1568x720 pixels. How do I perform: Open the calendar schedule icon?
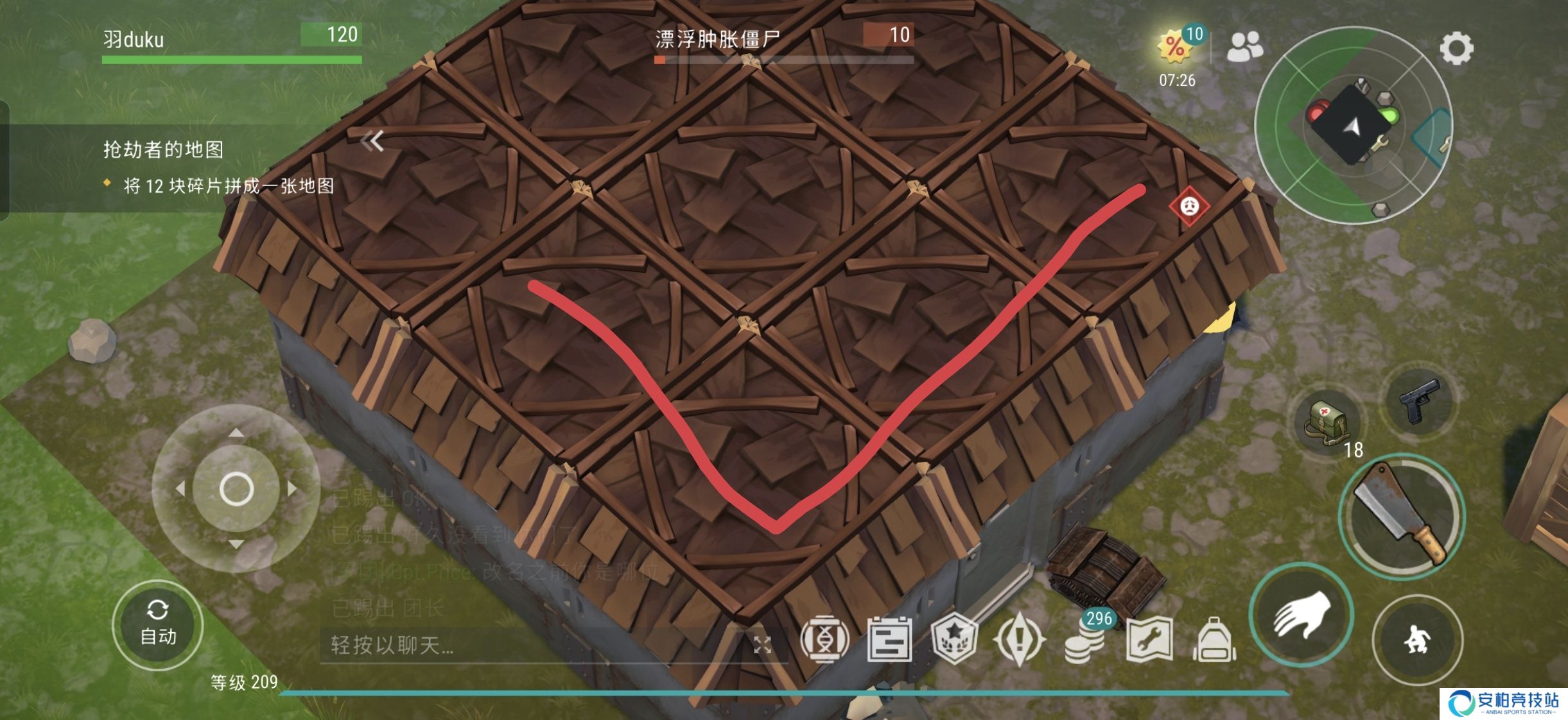tap(889, 639)
